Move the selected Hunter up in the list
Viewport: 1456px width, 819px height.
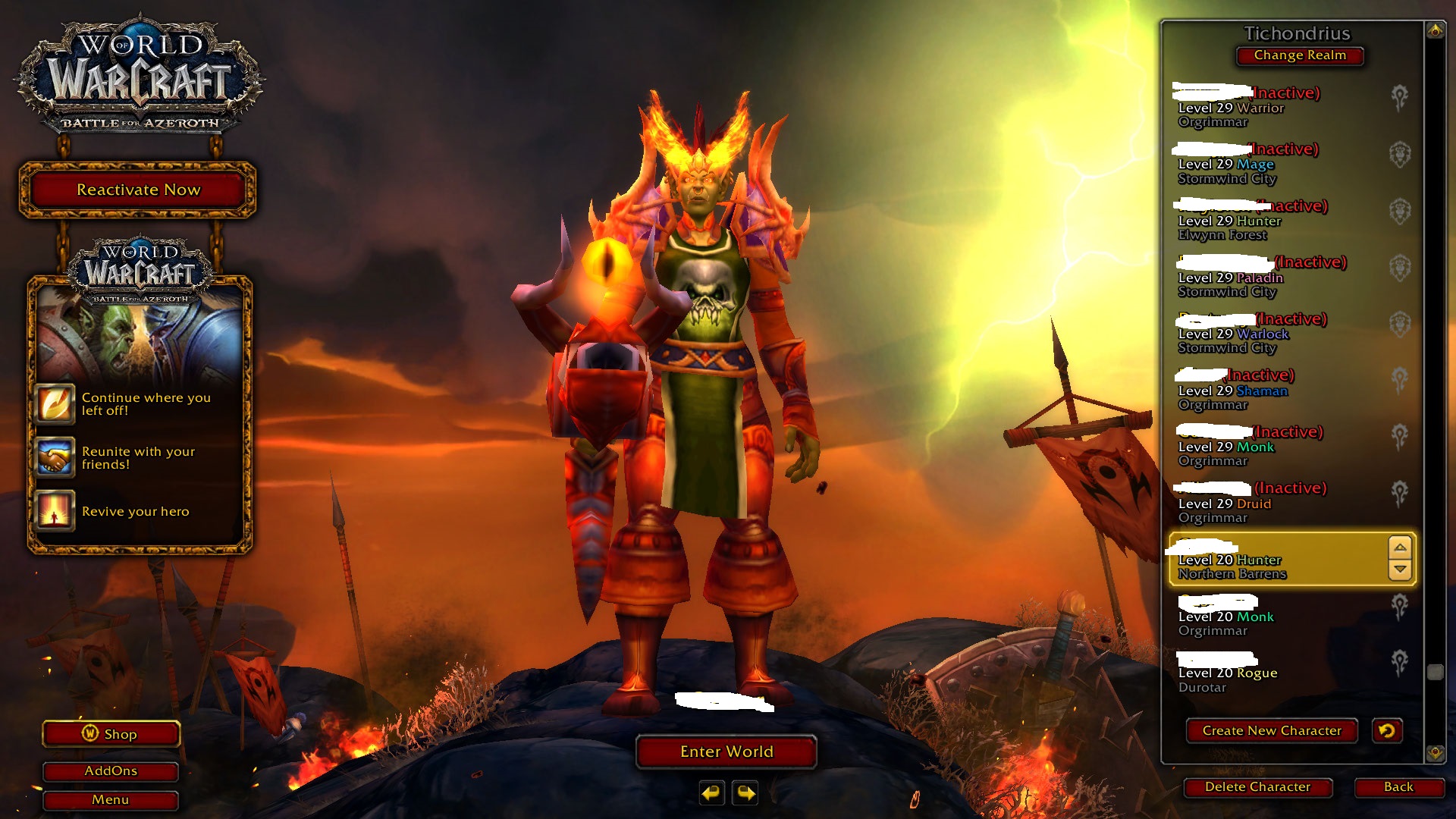pyautogui.click(x=1400, y=548)
